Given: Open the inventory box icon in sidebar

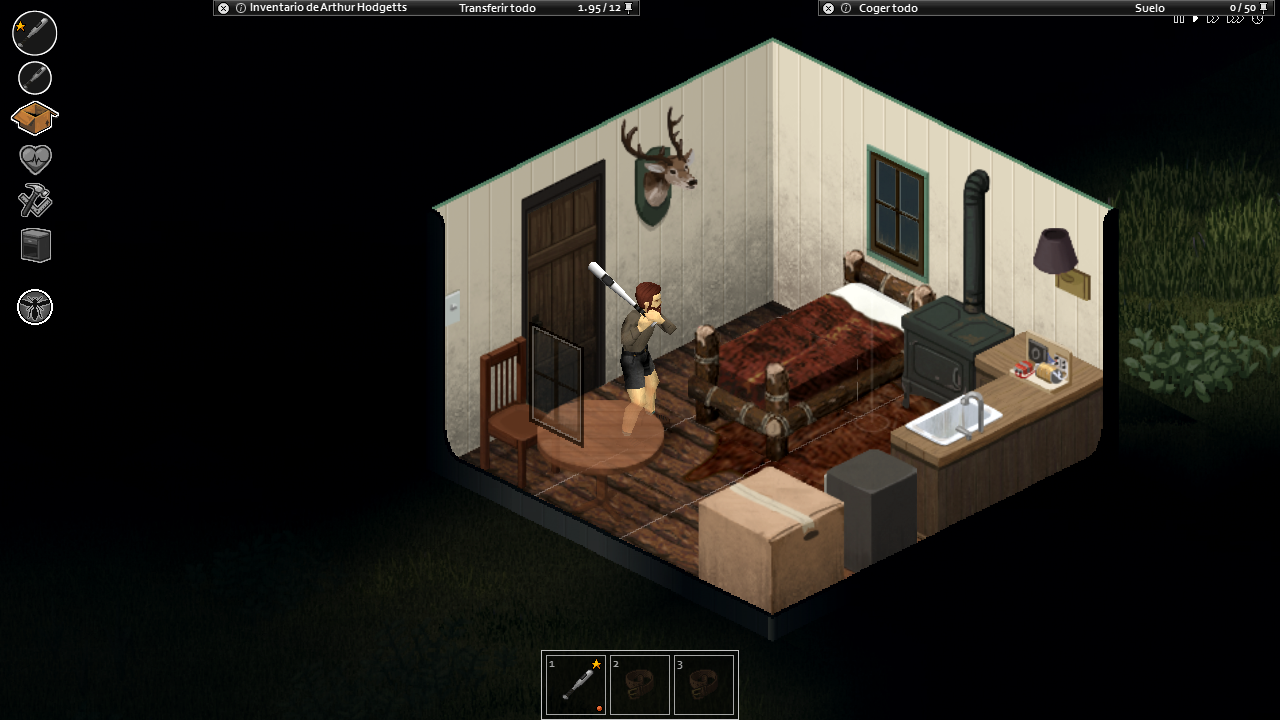Looking at the screenshot, I should pos(35,117).
